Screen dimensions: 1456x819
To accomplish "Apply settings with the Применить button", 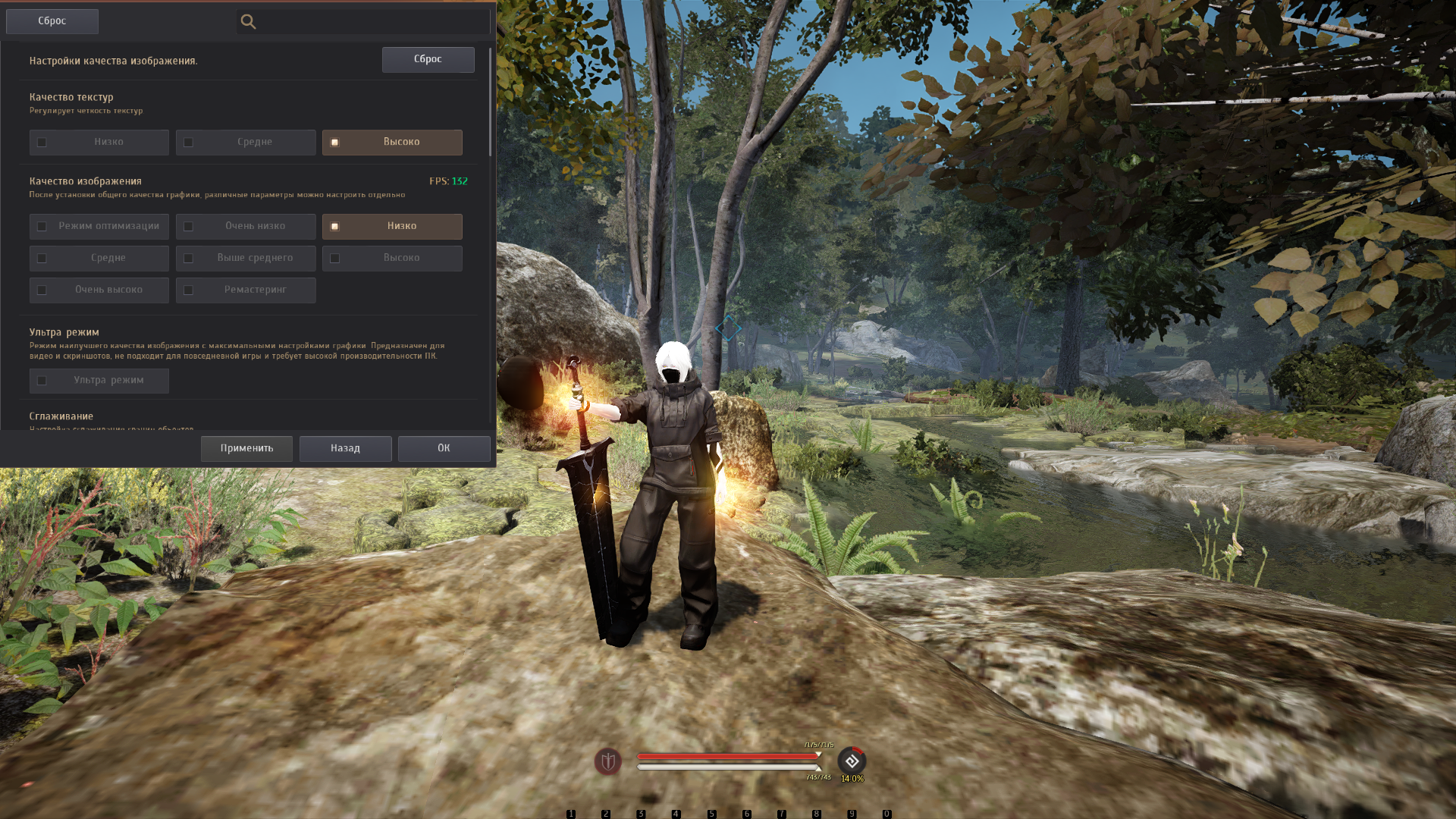I will point(246,449).
